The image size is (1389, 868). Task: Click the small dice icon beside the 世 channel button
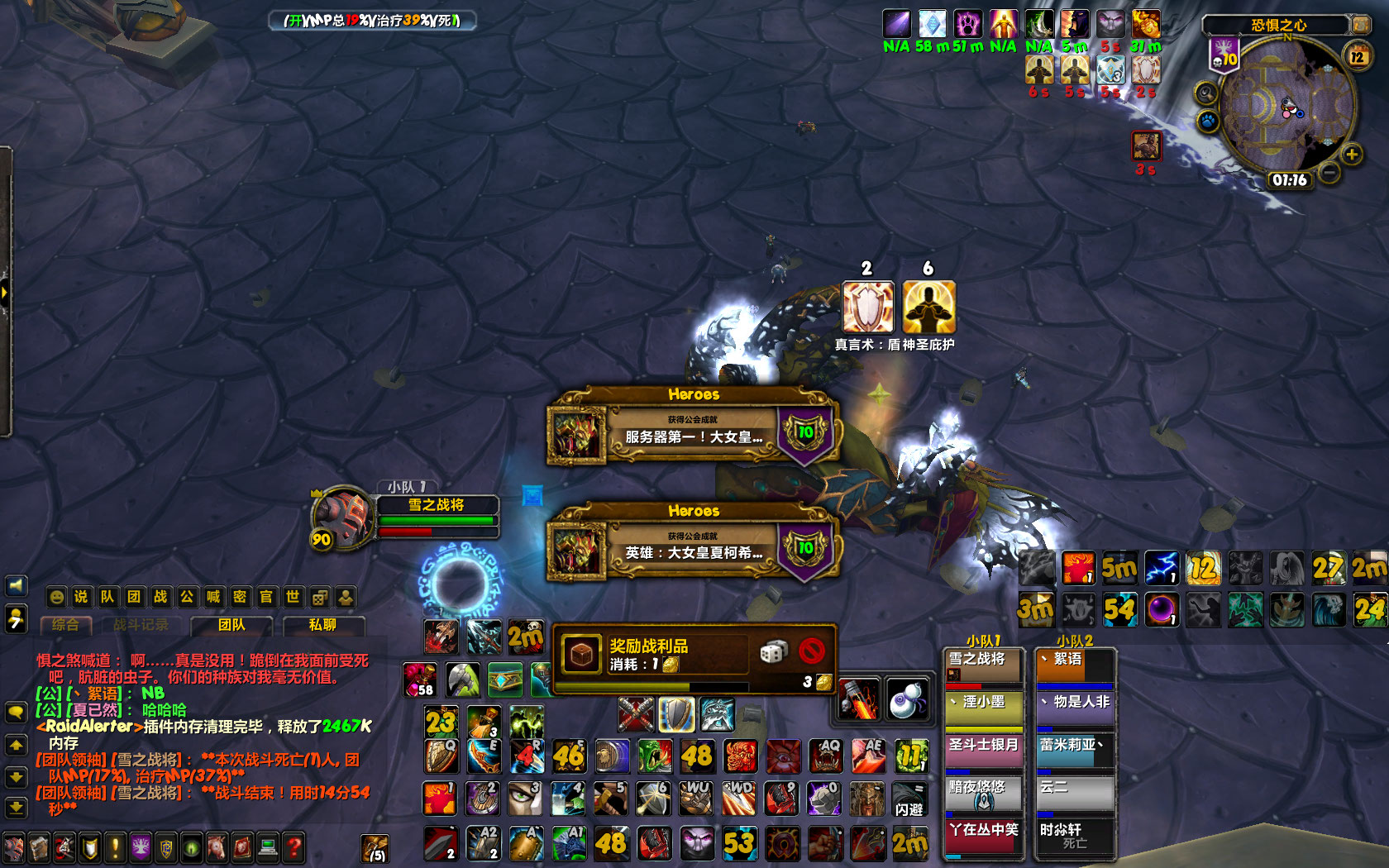click(x=319, y=597)
